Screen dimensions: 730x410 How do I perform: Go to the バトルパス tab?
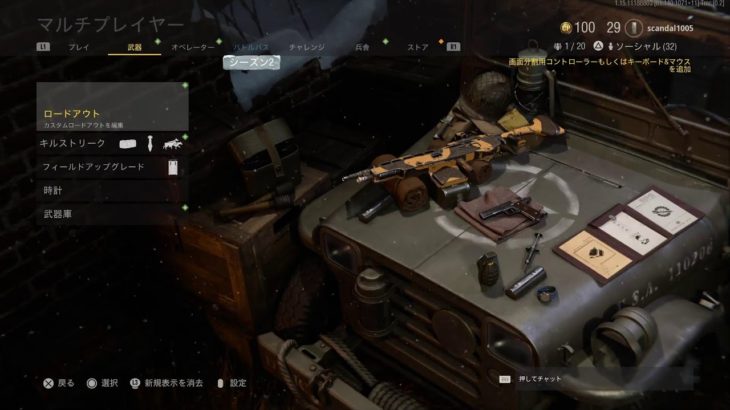[x=249, y=47]
